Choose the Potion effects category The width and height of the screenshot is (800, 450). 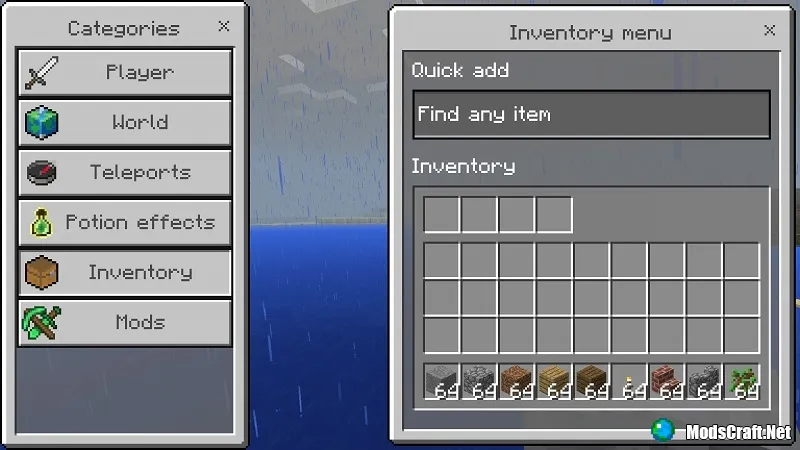pos(124,223)
